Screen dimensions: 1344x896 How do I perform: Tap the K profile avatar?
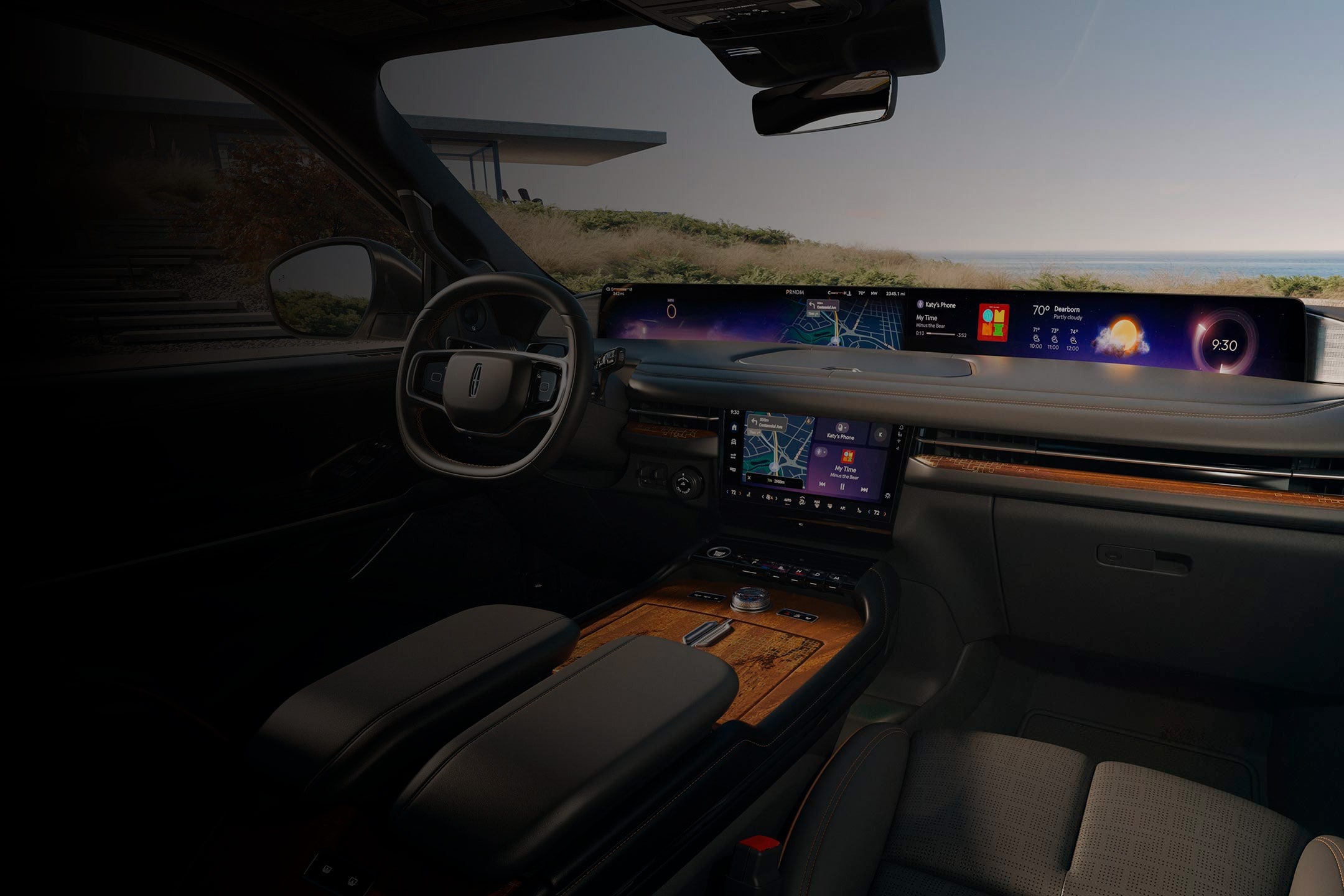(880, 435)
